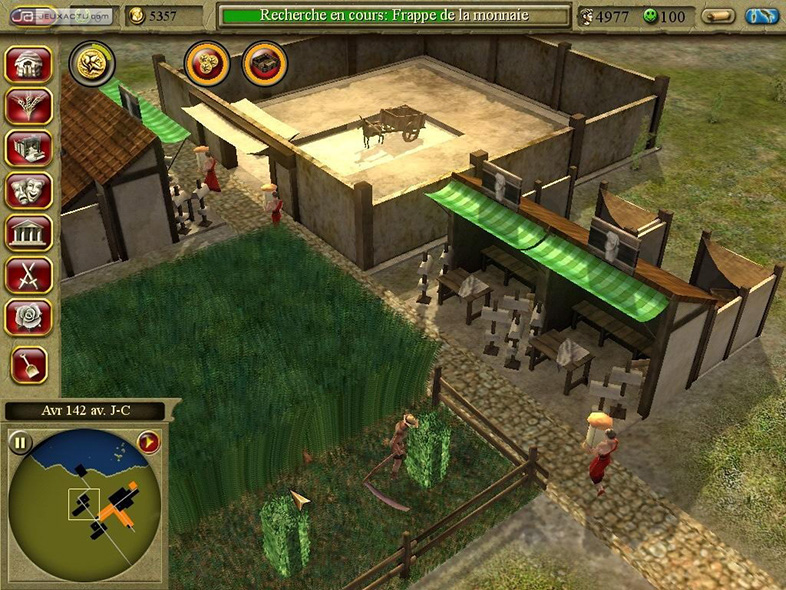The height and width of the screenshot is (590, 786).
Task: Open the housing build menu with domed hut
Action: tap(28, 64)
